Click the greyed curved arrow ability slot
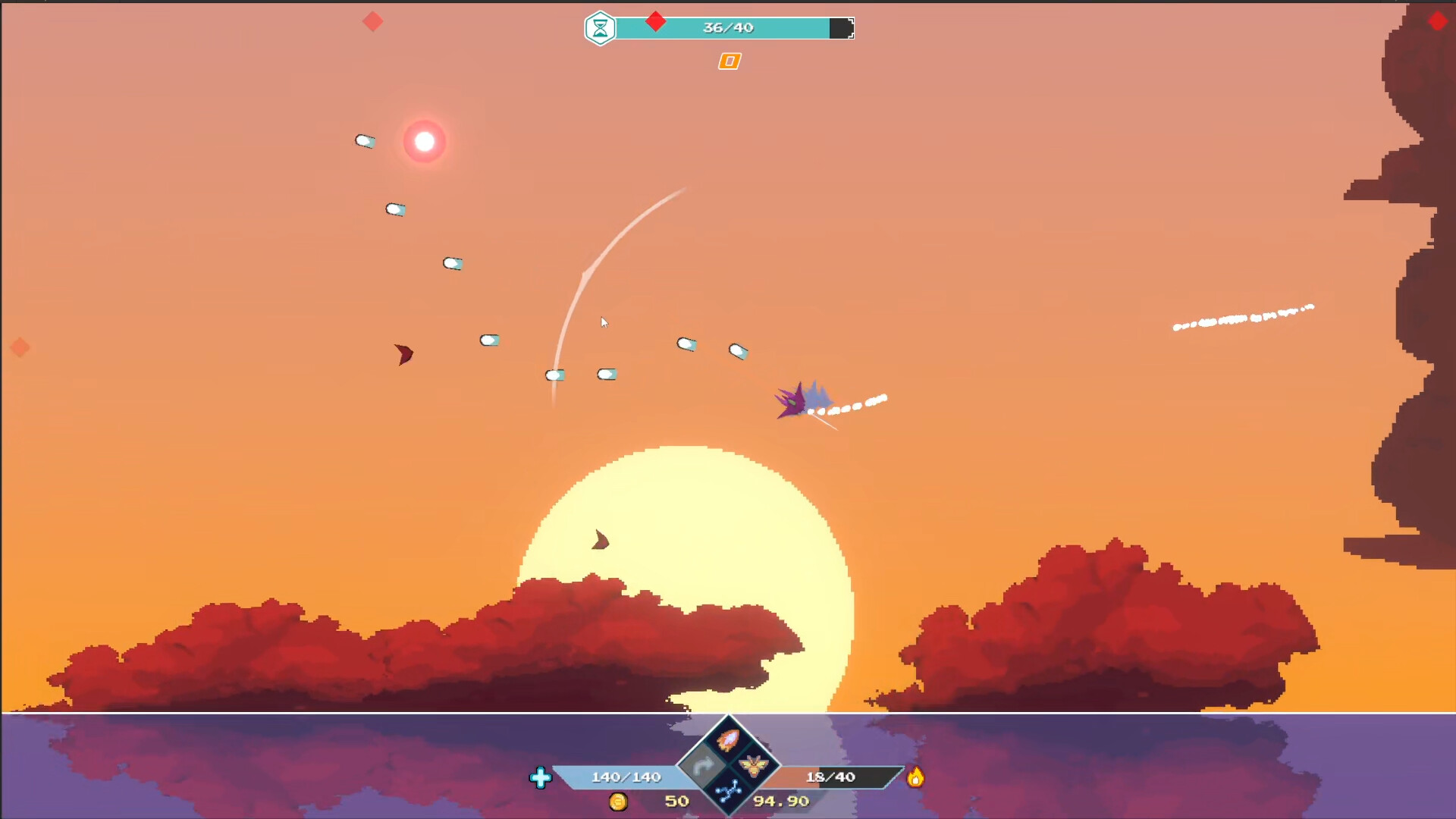The width and height of the screenshot is (1456, 819). [x=703, y=766]
